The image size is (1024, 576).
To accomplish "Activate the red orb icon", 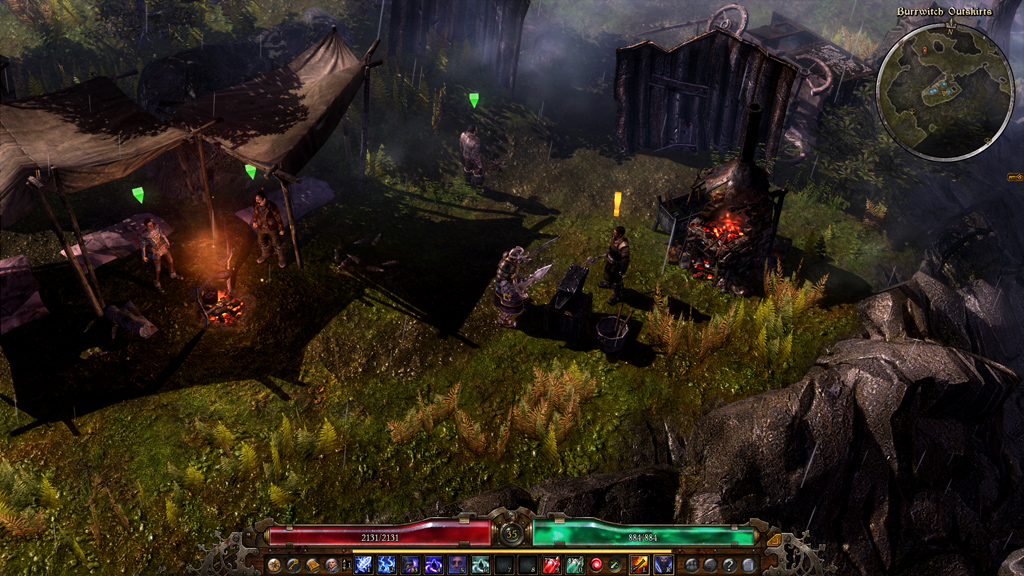I will tap(598, 566).
